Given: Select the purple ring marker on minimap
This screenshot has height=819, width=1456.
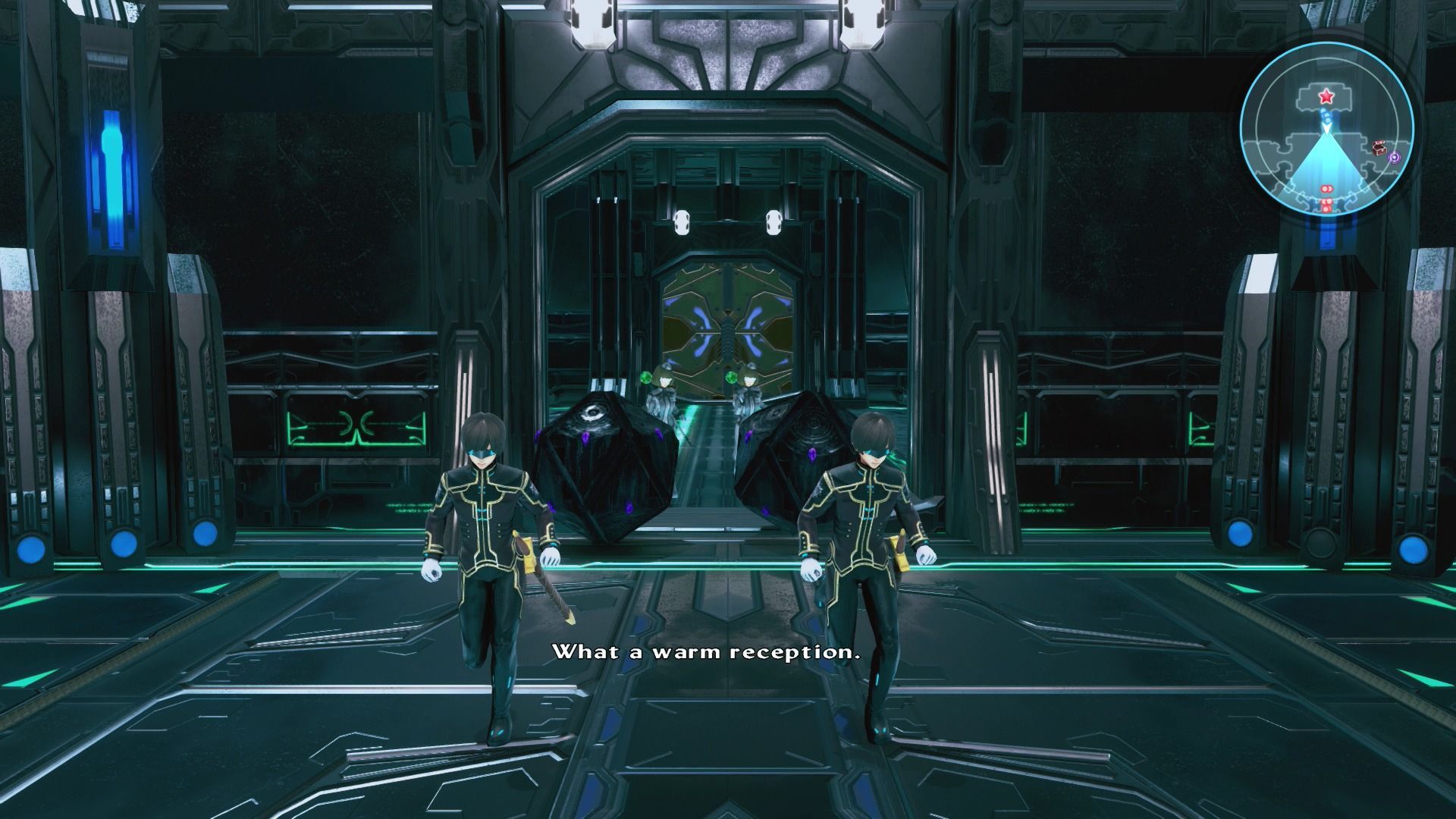Looking at the screenshot, I should click(1394, 157).
